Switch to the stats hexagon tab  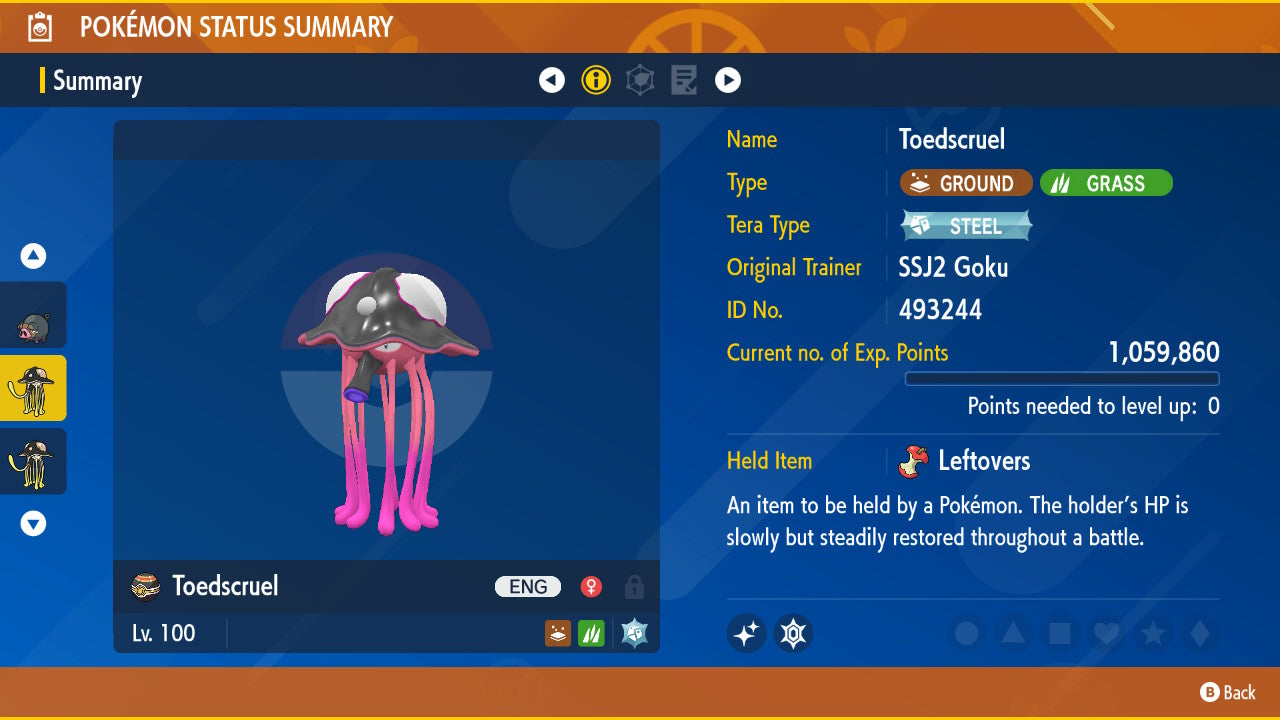(640, 80)
